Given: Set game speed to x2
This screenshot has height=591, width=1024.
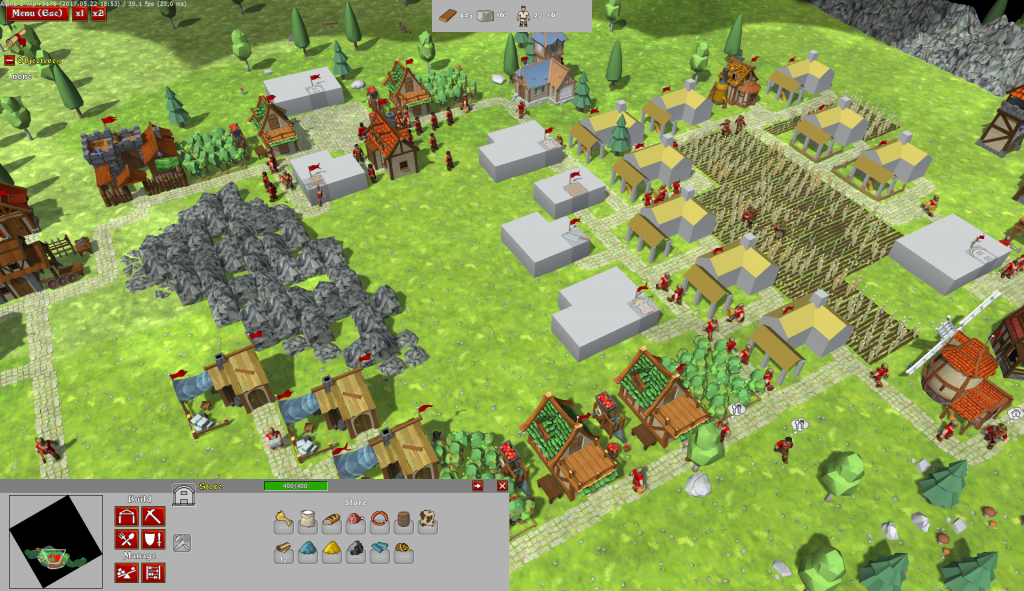Looking at the screenshot, I should click(x=98, y=14).
